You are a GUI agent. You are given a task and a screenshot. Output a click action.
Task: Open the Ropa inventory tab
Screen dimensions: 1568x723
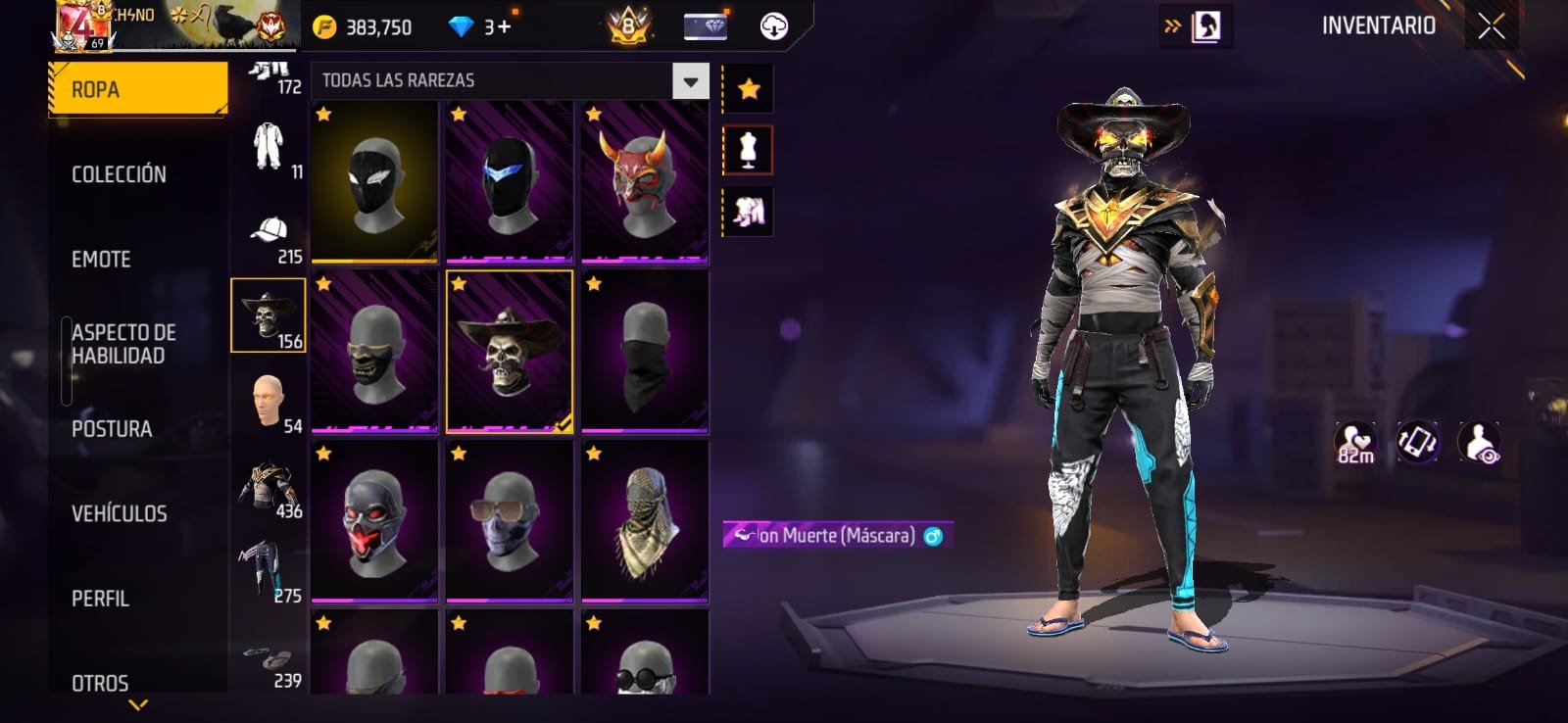137,89
